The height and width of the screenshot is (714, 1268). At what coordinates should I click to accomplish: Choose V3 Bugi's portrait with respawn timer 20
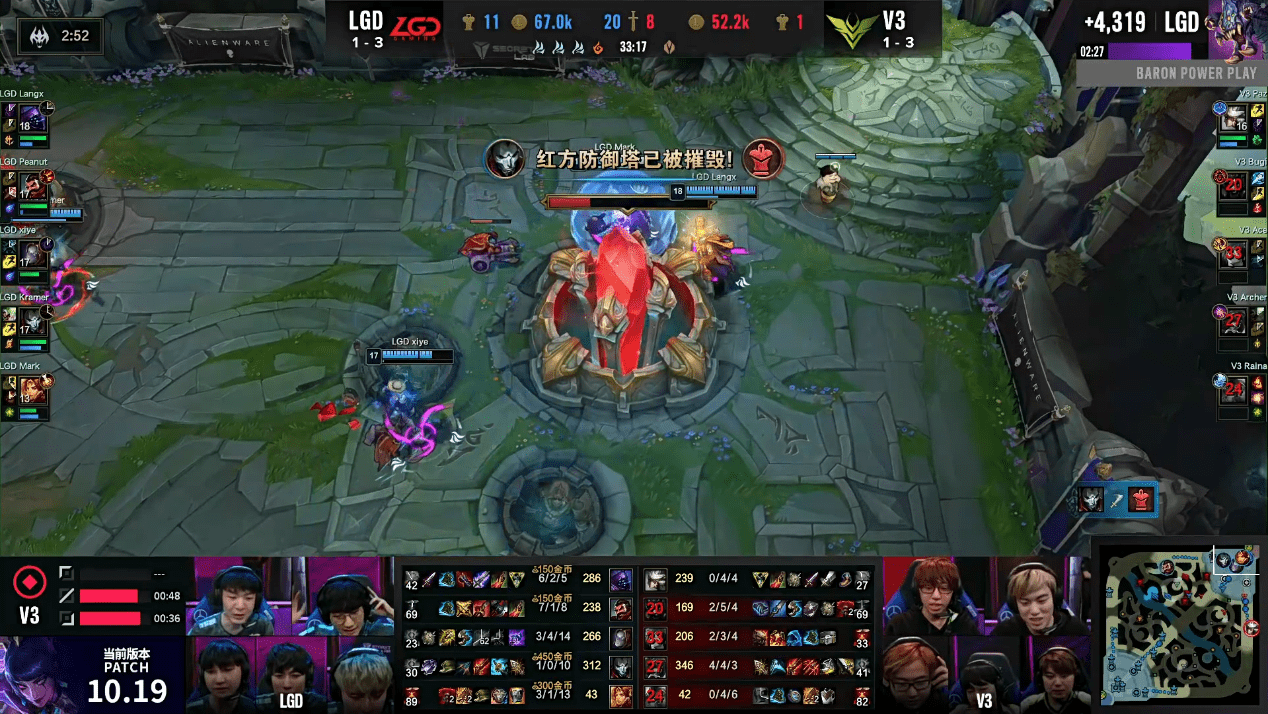click(x=1236, y=186)
